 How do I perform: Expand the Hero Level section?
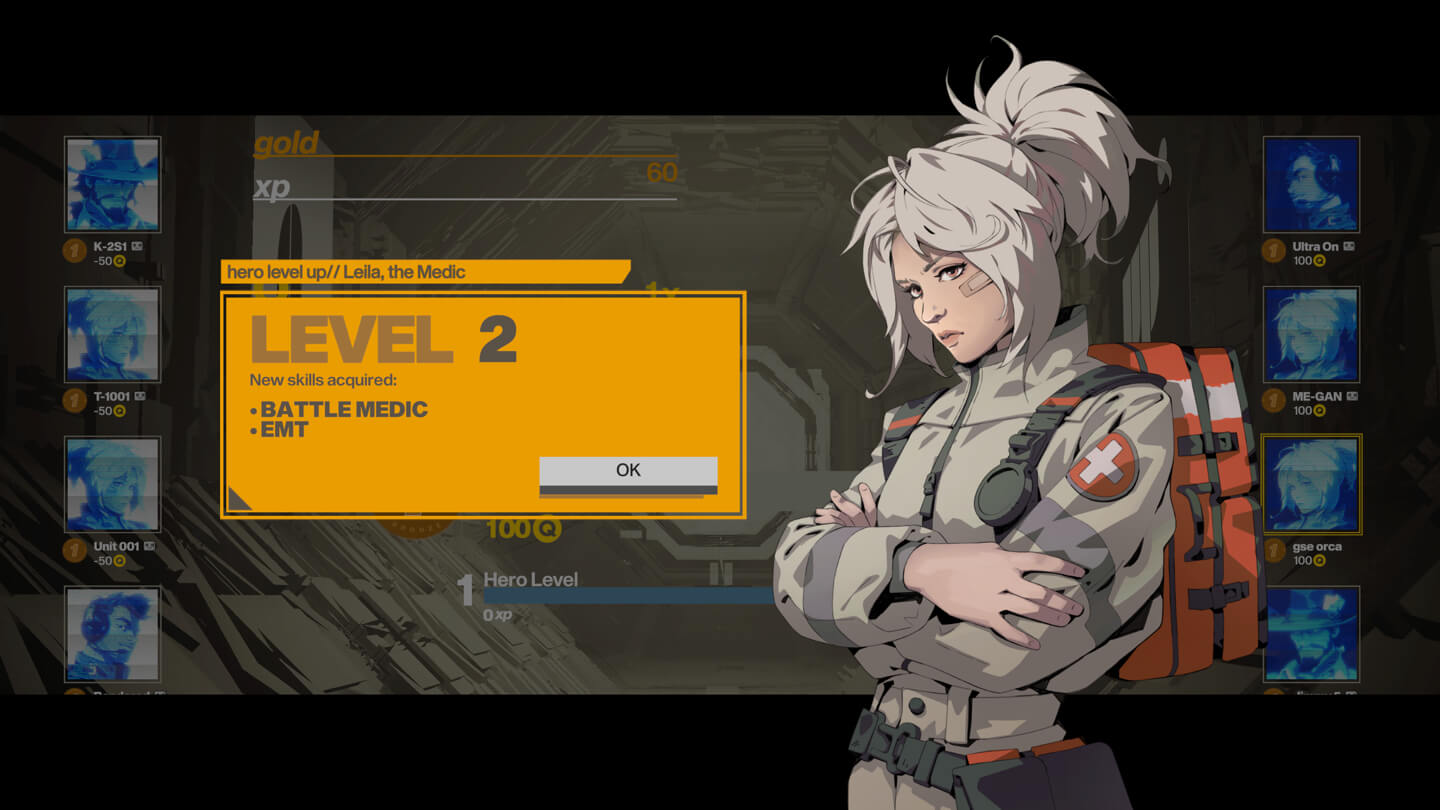click(x=530, y=579)
